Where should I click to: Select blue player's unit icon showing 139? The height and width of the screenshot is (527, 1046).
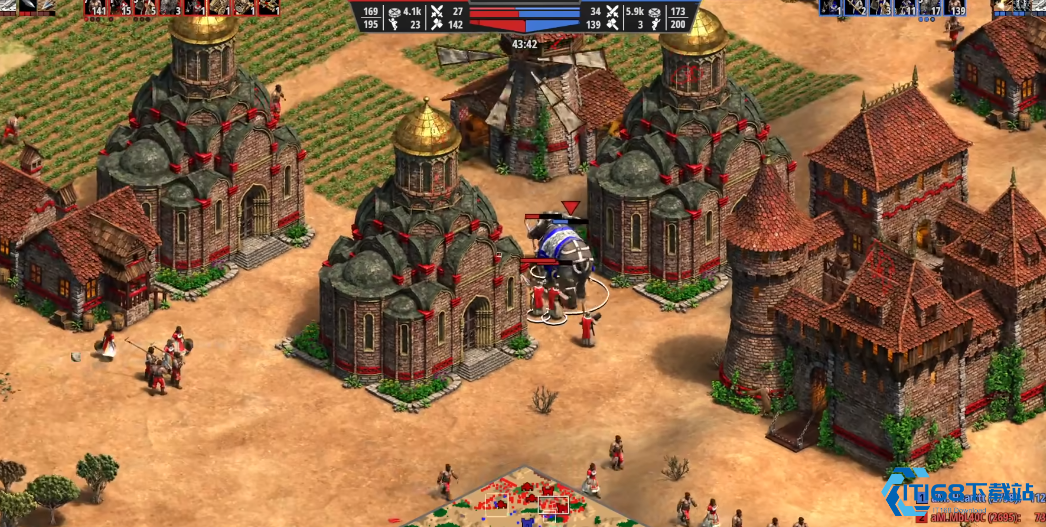tap(955, 8)
